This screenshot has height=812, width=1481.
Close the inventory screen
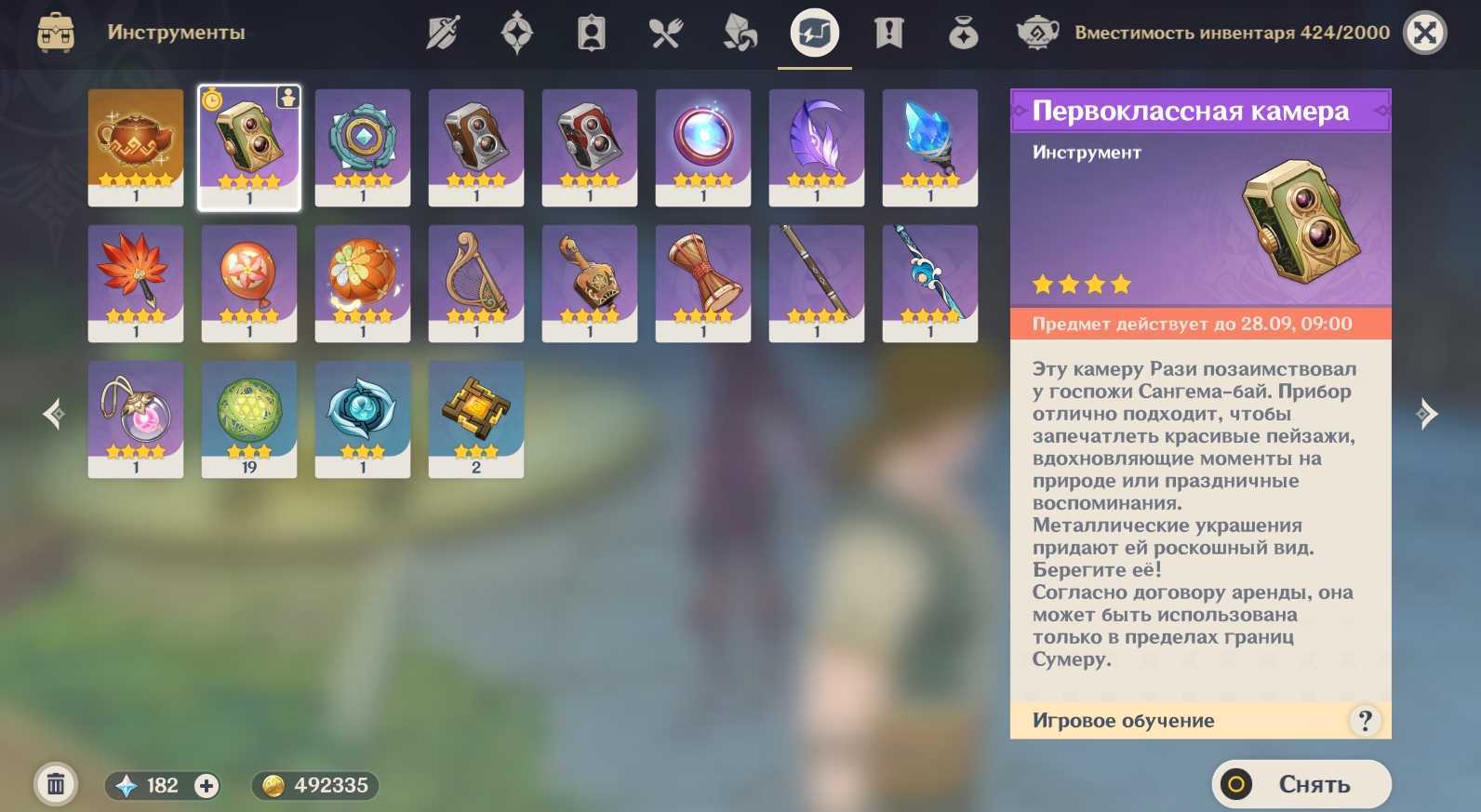1424,33
